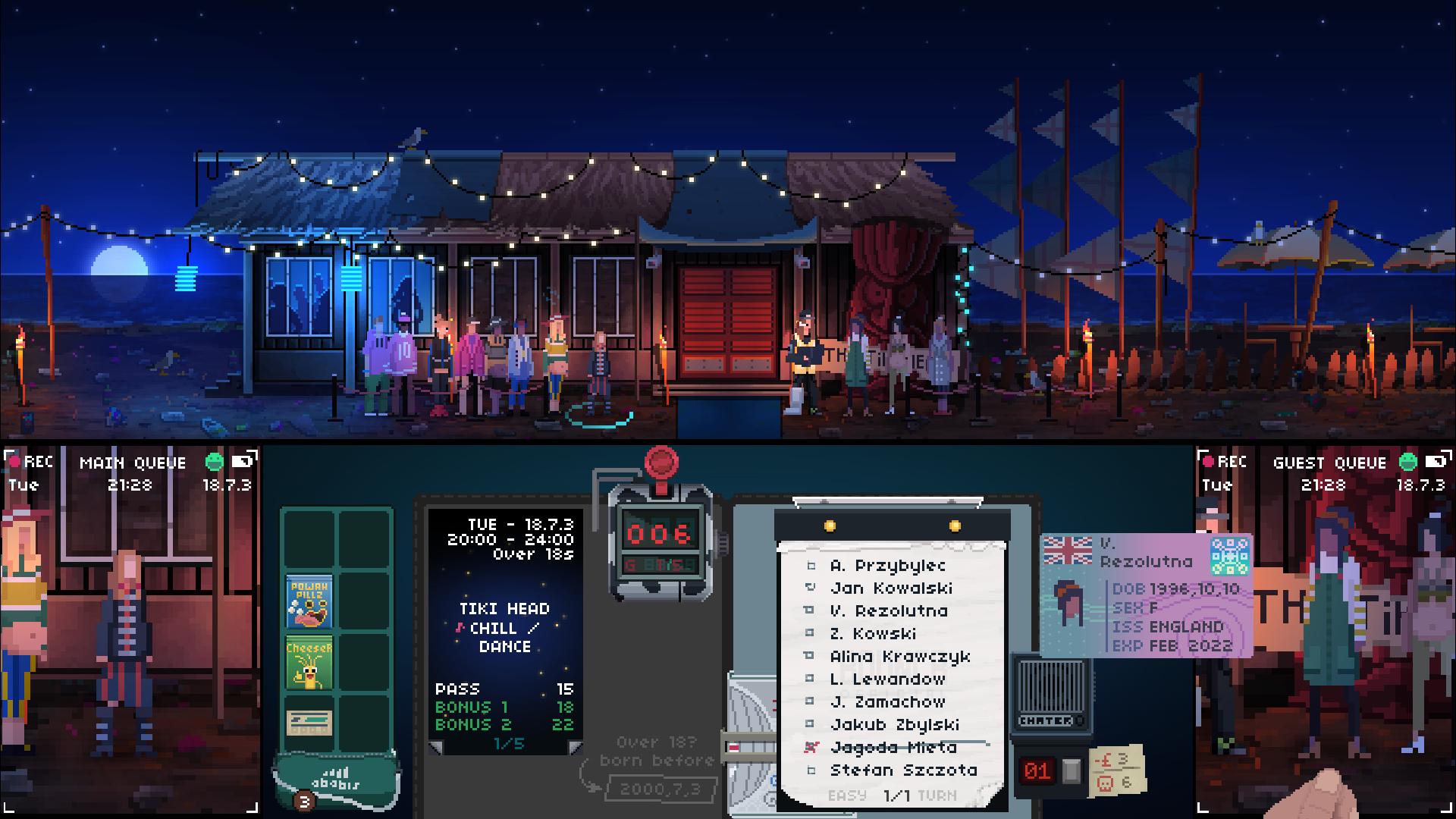Tick Jan Kowalski on the guest list
This screenshot has height=819, width=1456.
[x=811, y=588]
